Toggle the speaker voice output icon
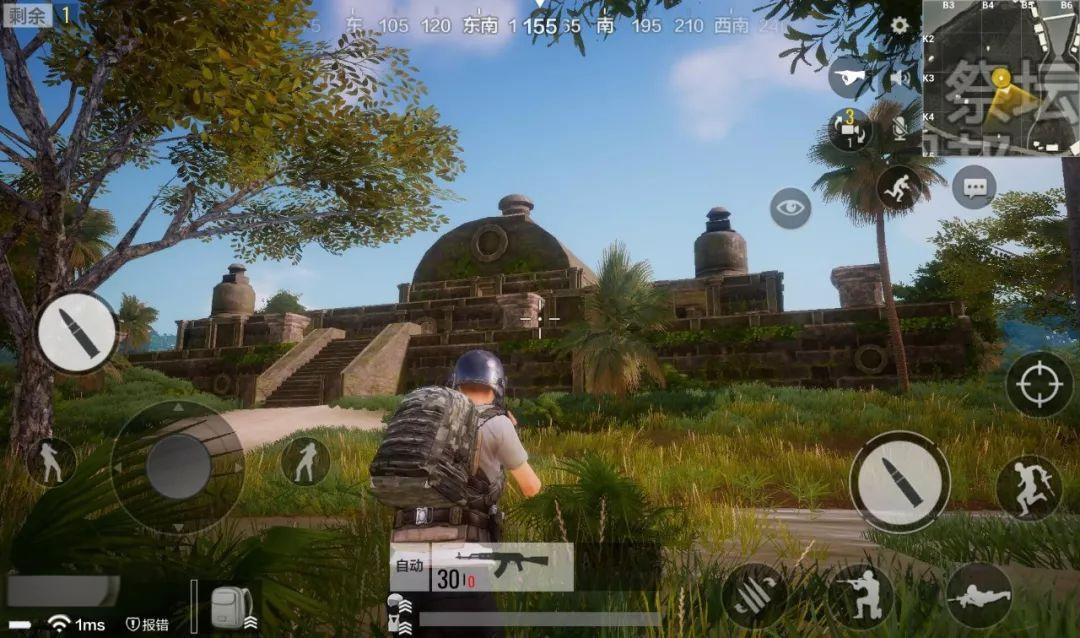 tap(900, 77)
